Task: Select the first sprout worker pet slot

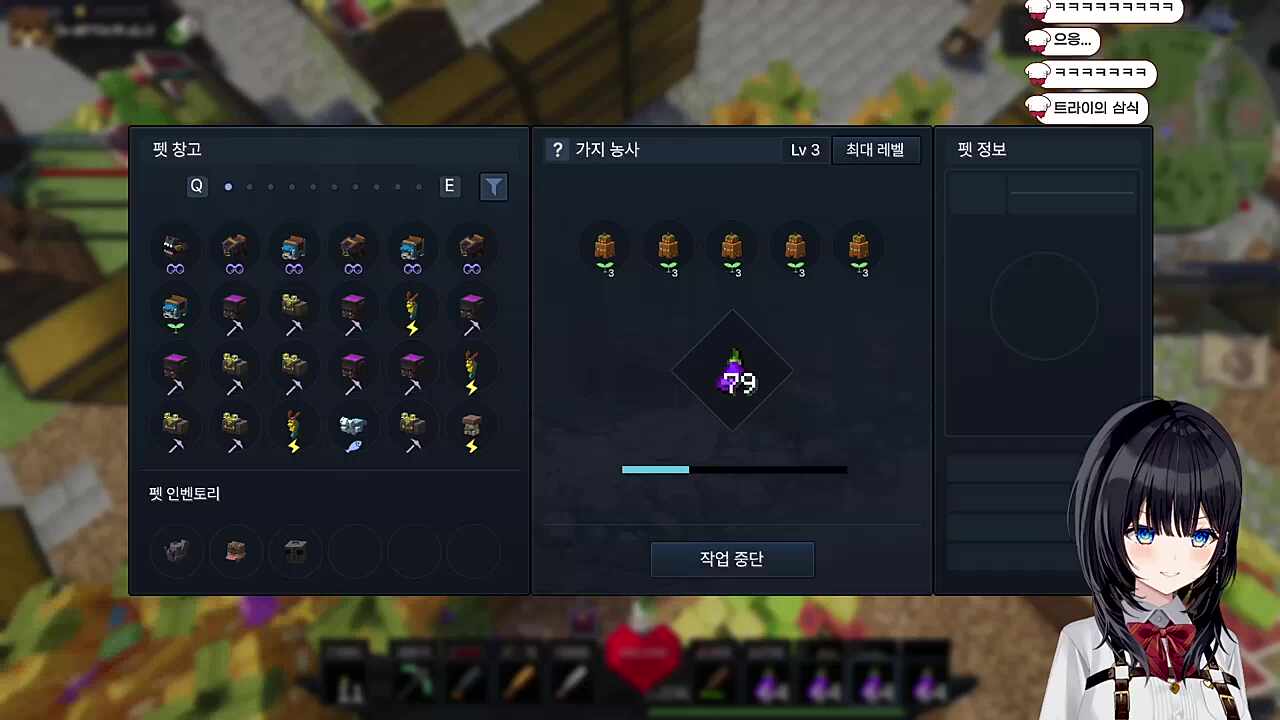Action: tap(605, 250)
